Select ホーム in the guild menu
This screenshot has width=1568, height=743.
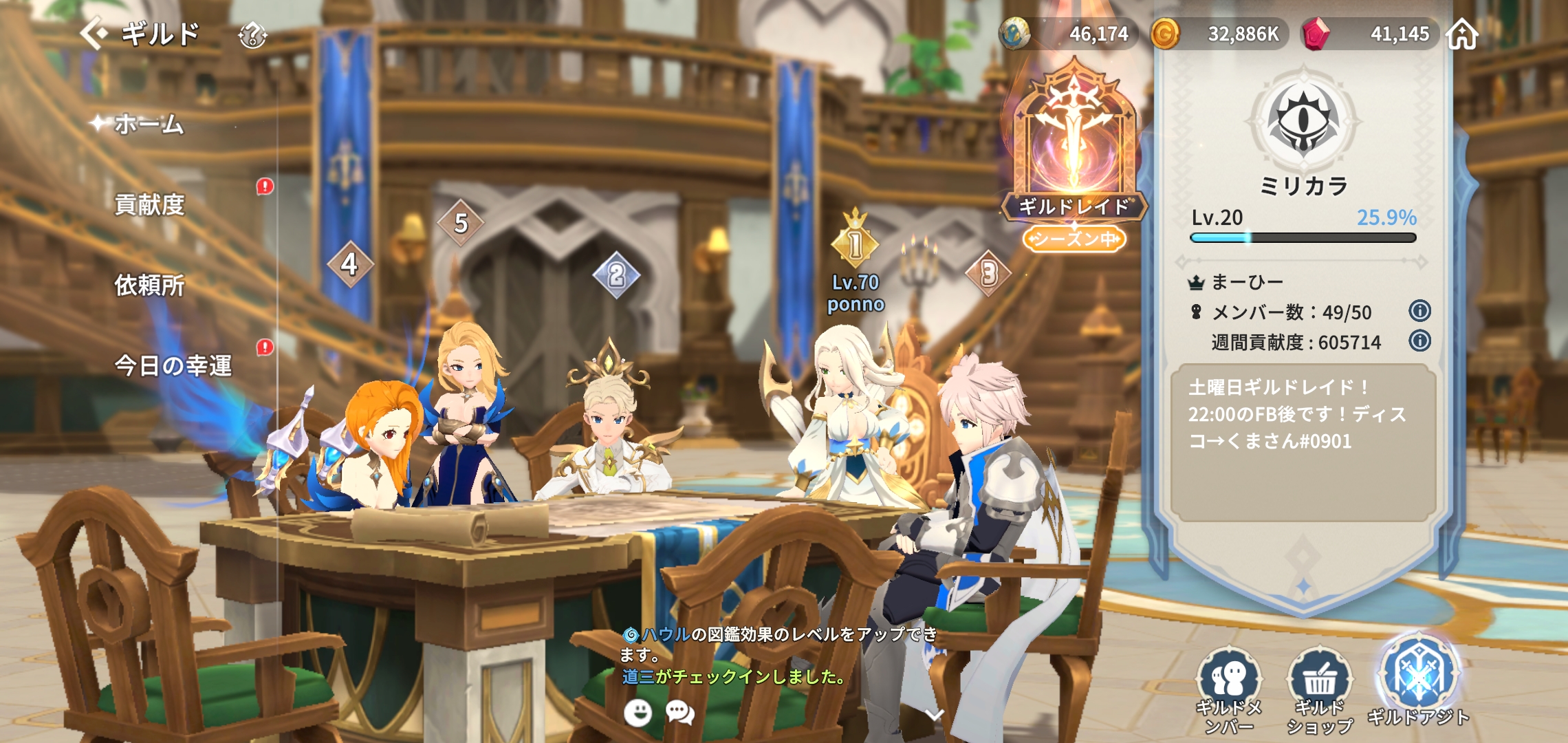click(x=149, y=125)
